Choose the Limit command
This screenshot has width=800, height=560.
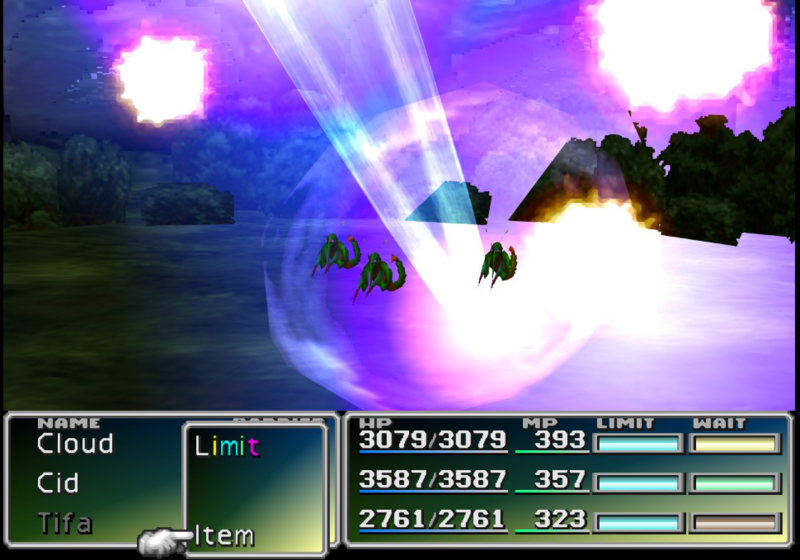[227, 447]
